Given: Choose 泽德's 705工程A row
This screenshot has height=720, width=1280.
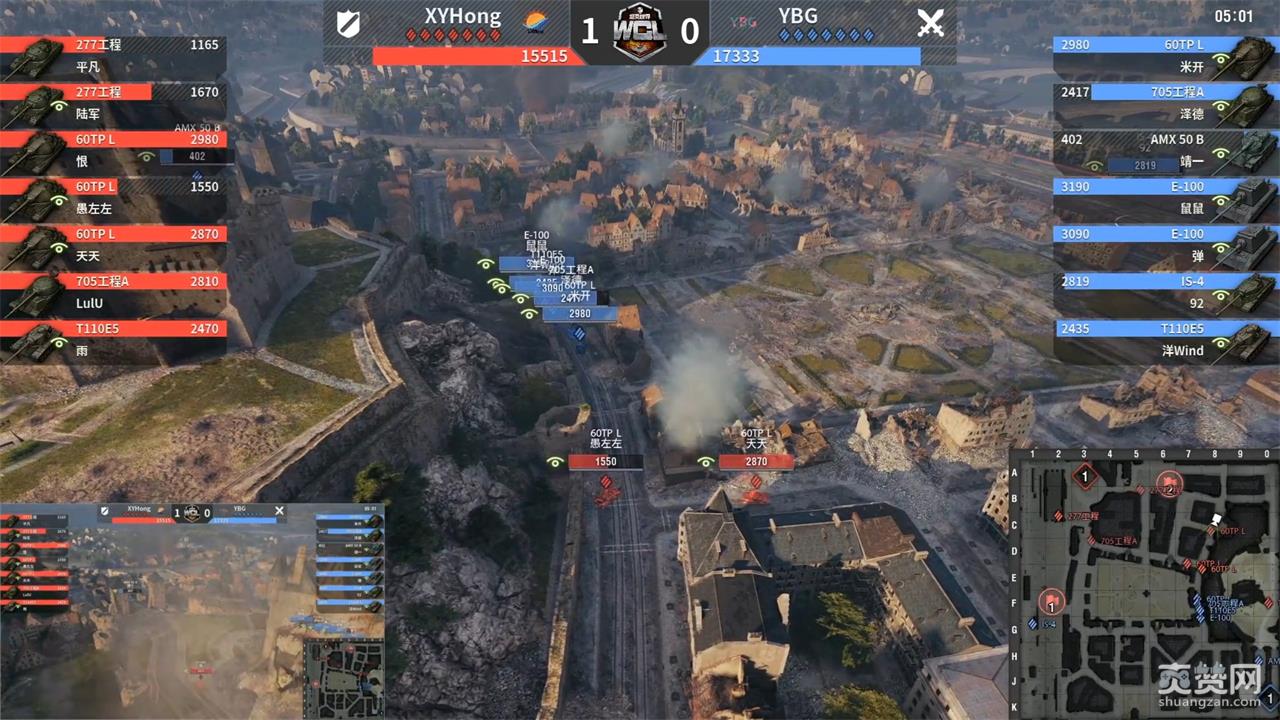Looking at the screenshot, I should click(x=1165, y=103).
